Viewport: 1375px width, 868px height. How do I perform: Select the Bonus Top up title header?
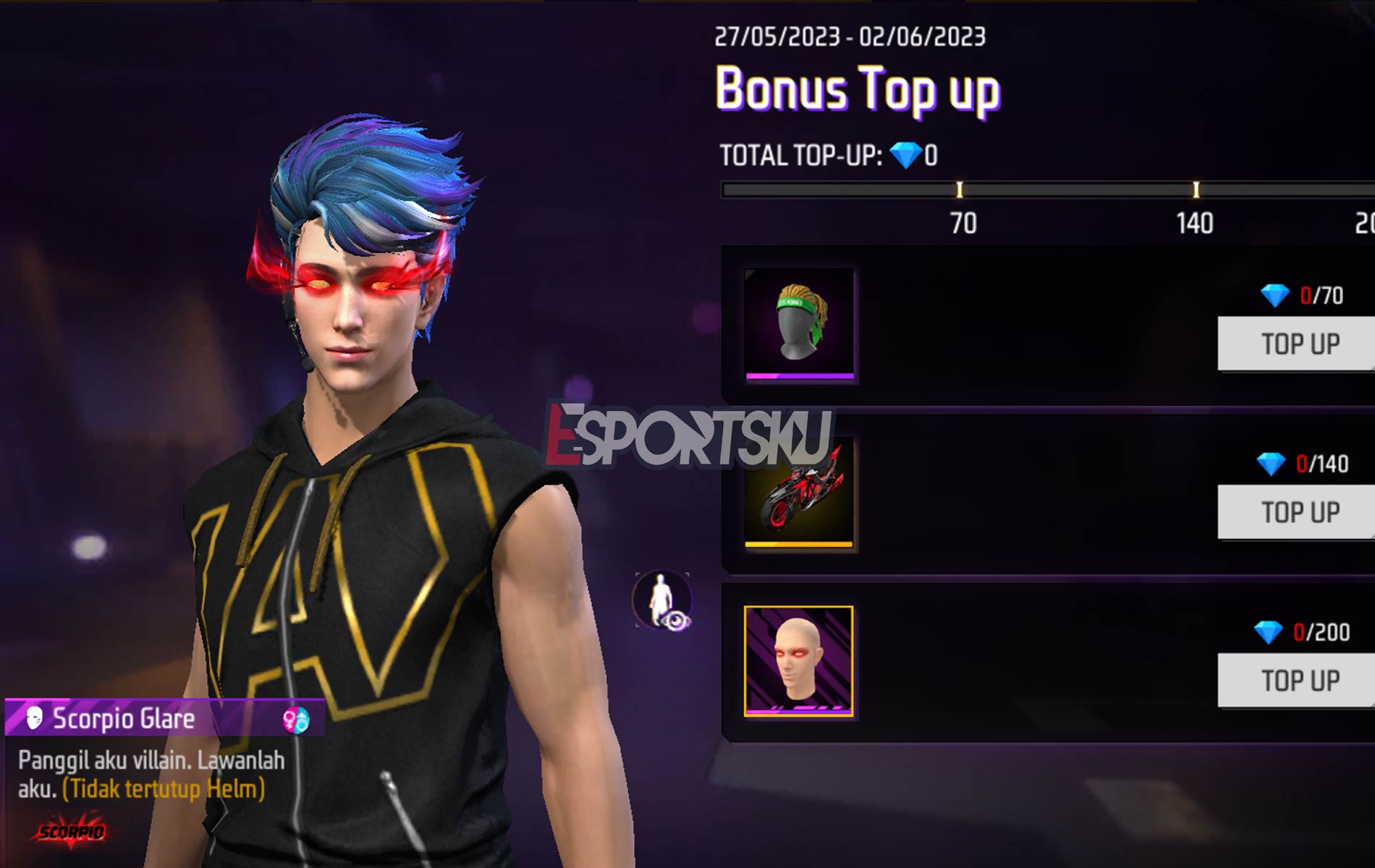[858, 88]
